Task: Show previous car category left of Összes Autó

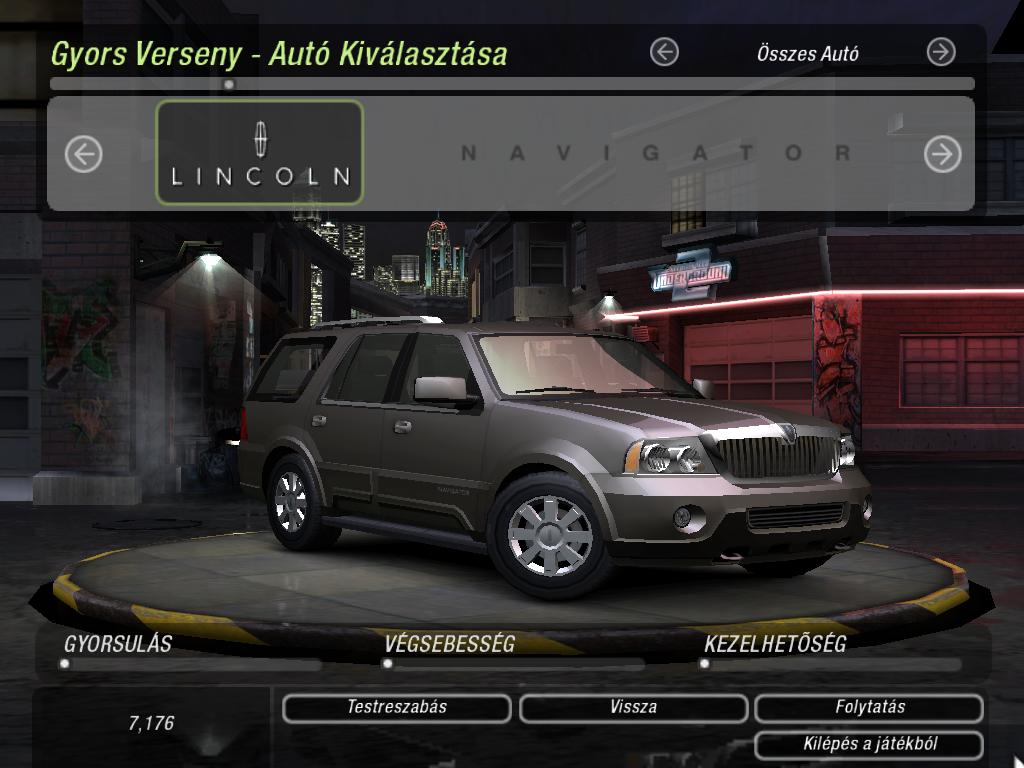Action: [664, 53]
